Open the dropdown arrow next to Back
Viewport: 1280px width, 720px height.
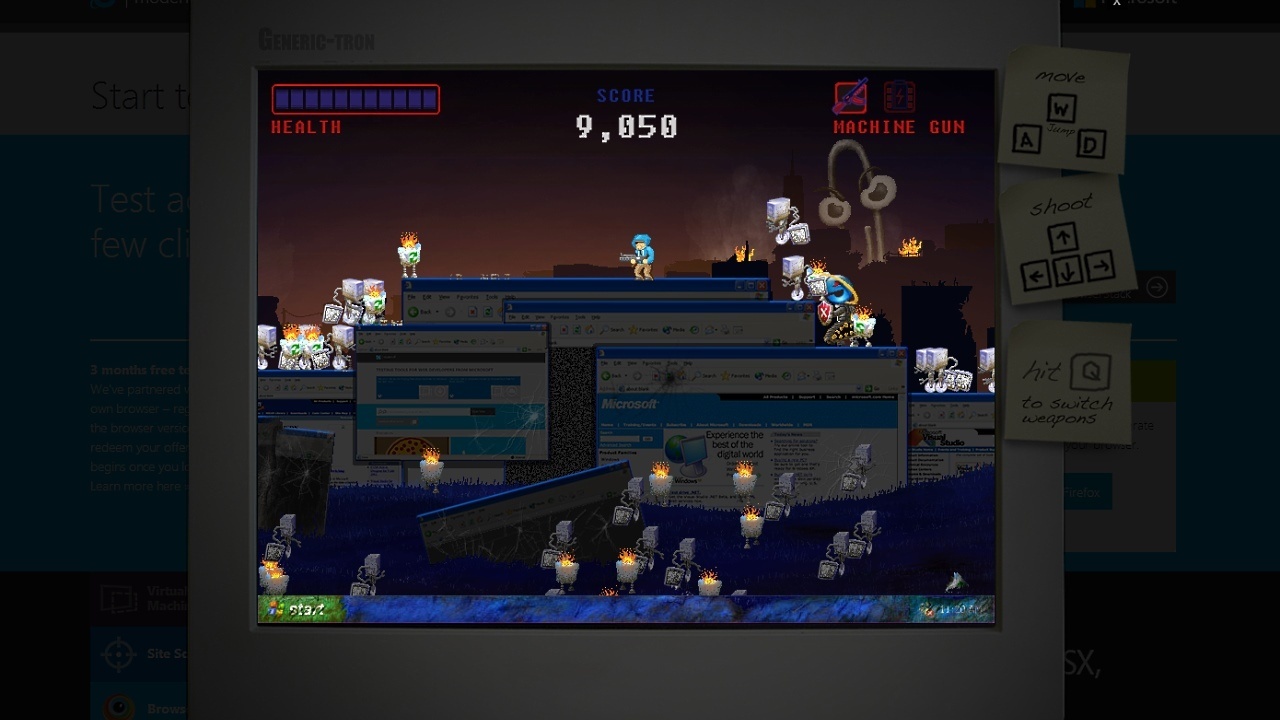coord(625,375)
